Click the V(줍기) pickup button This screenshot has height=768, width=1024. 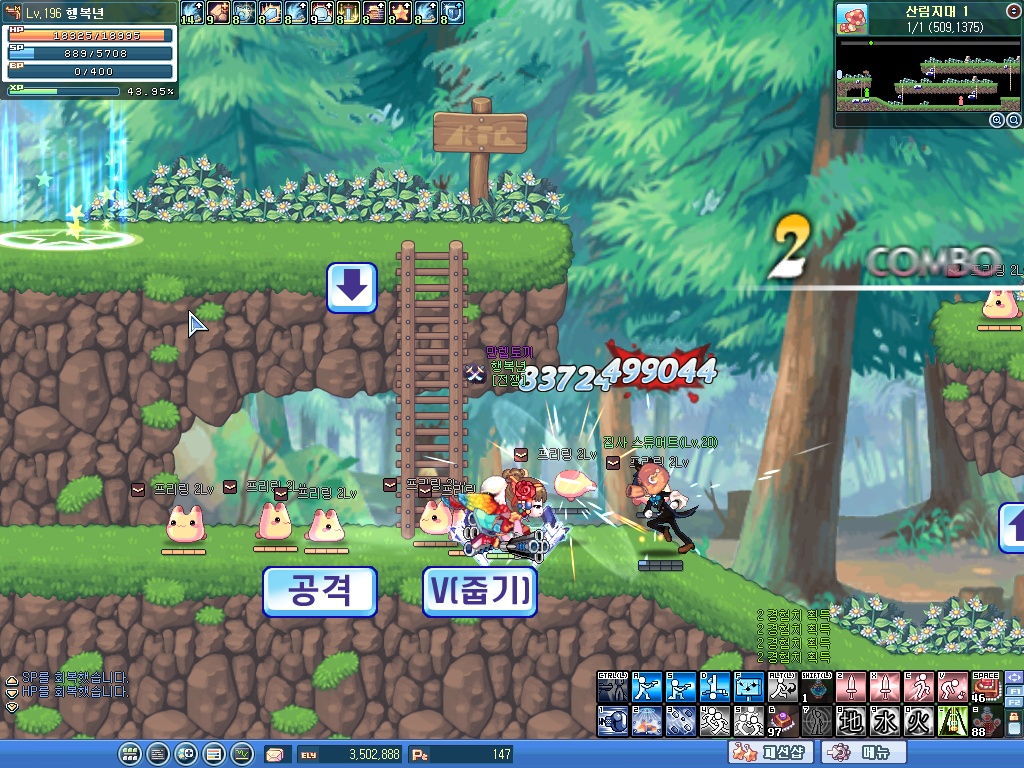click(x=479, y=591)
